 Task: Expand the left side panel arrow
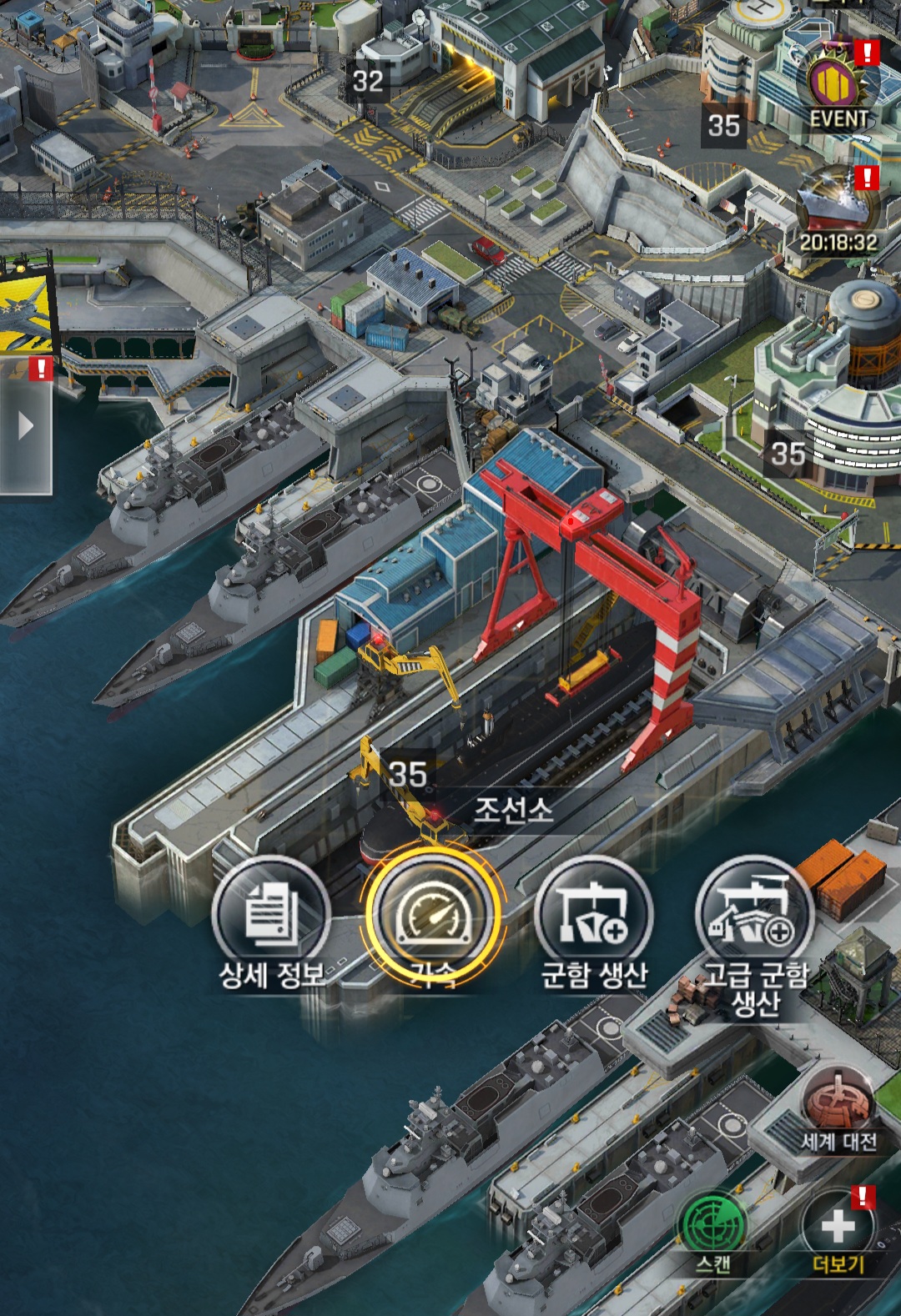point(26,426)
